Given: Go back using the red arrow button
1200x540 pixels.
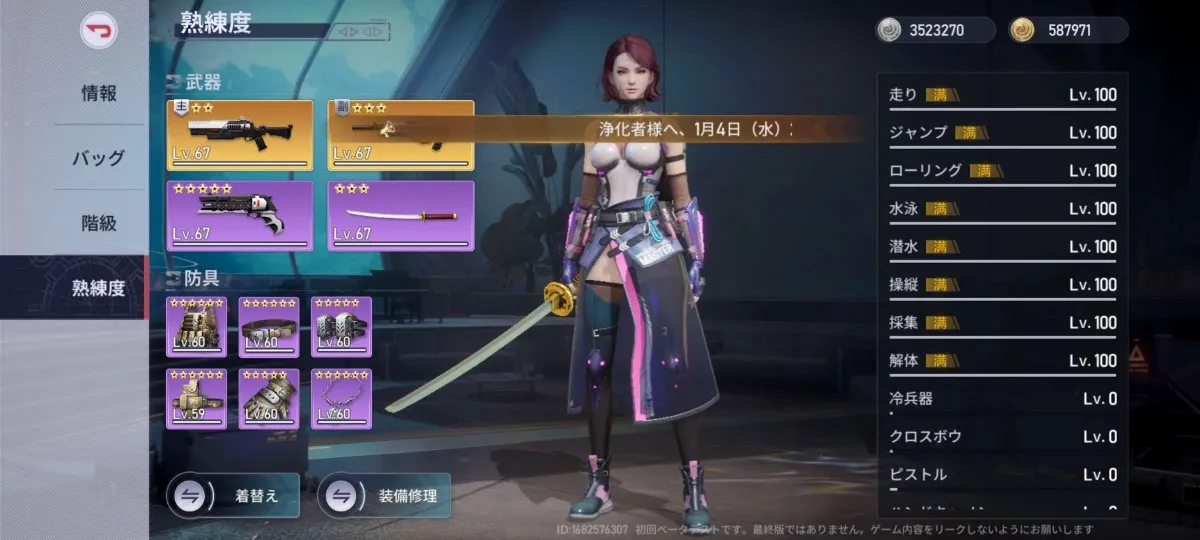Looking at the screenshot, I should (99, 30).
